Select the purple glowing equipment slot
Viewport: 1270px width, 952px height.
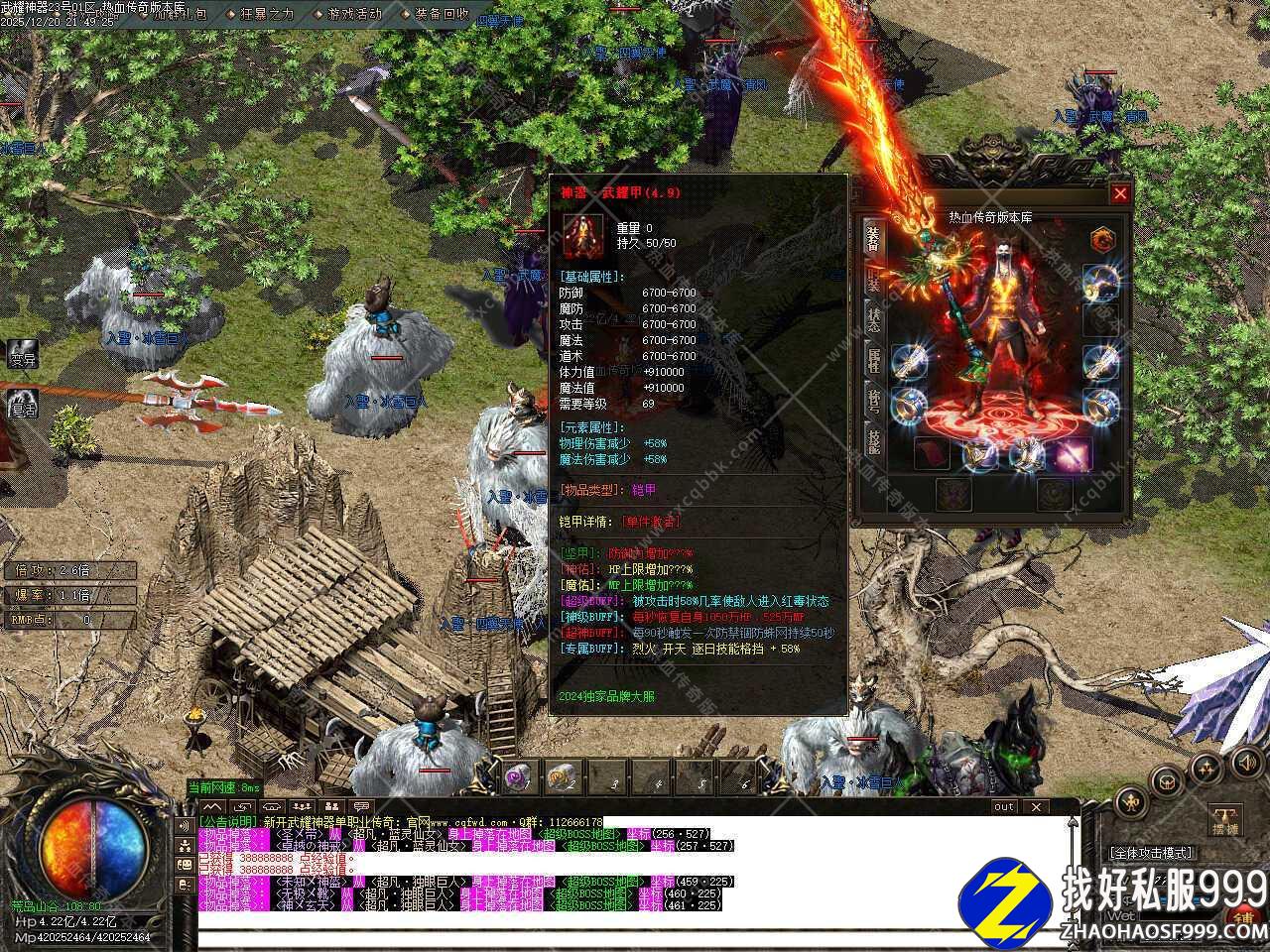1072,455
